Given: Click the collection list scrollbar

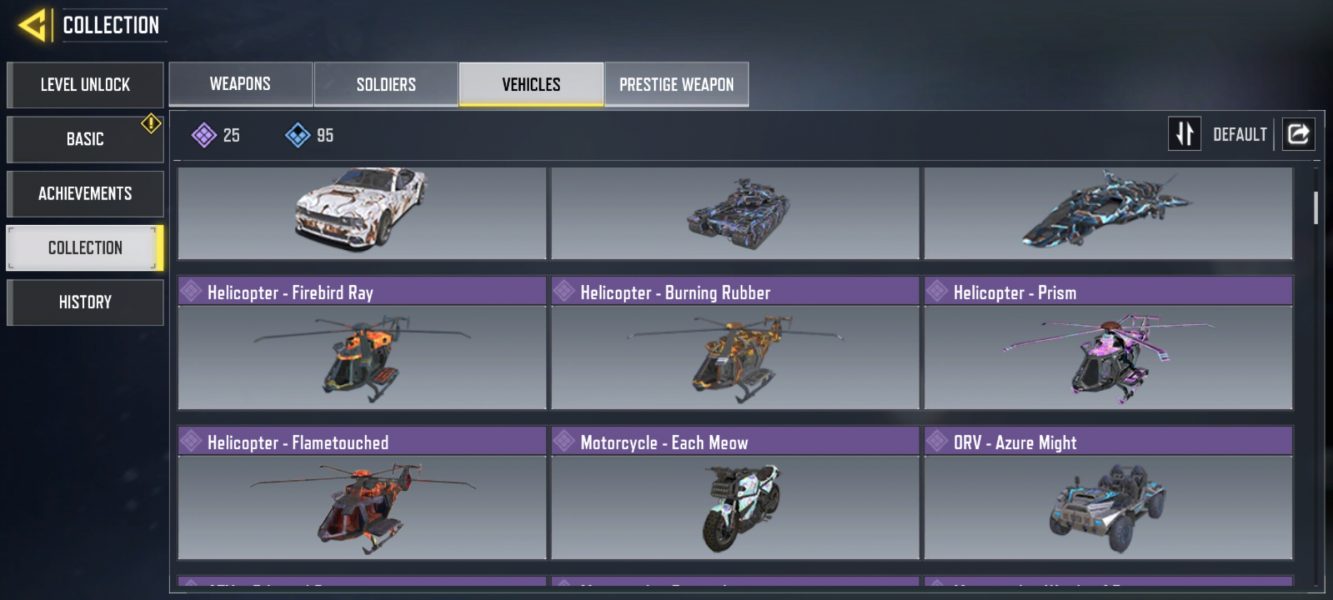Looking at the screenshot, I should click(x=1315, y=208).
